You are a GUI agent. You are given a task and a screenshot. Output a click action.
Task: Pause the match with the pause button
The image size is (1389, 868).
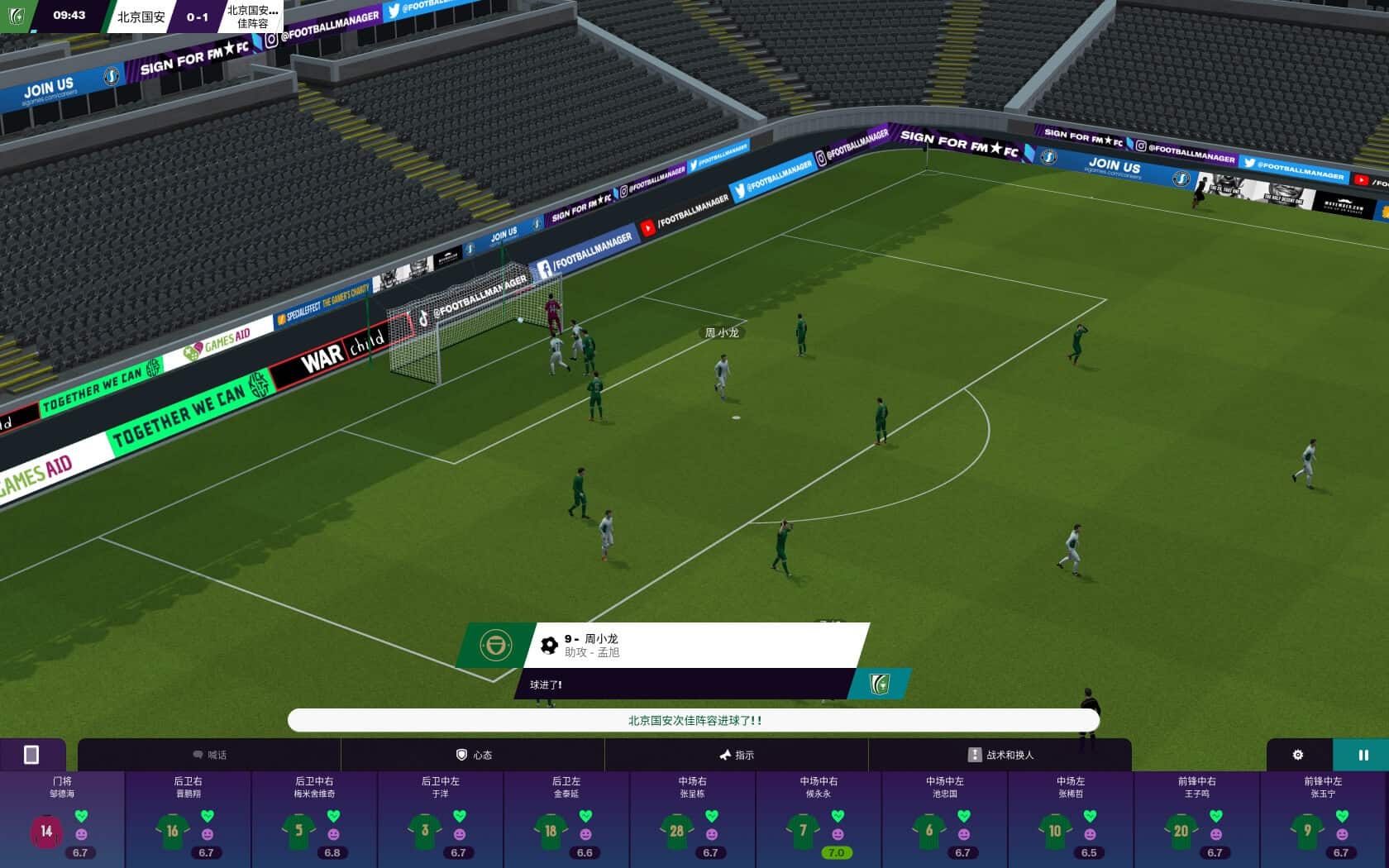[x=1362, y=755]
